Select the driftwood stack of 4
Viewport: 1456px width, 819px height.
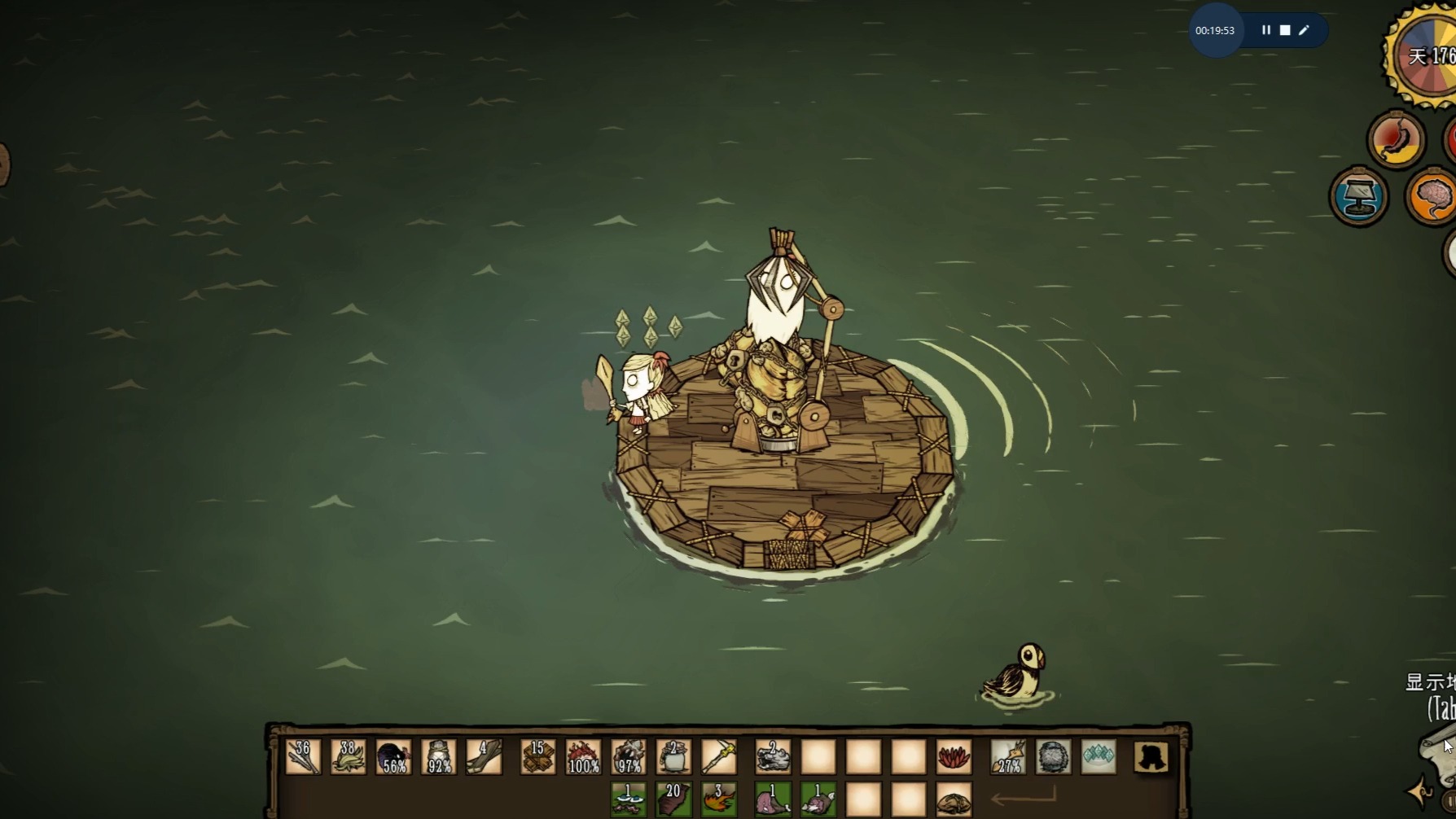485,757
